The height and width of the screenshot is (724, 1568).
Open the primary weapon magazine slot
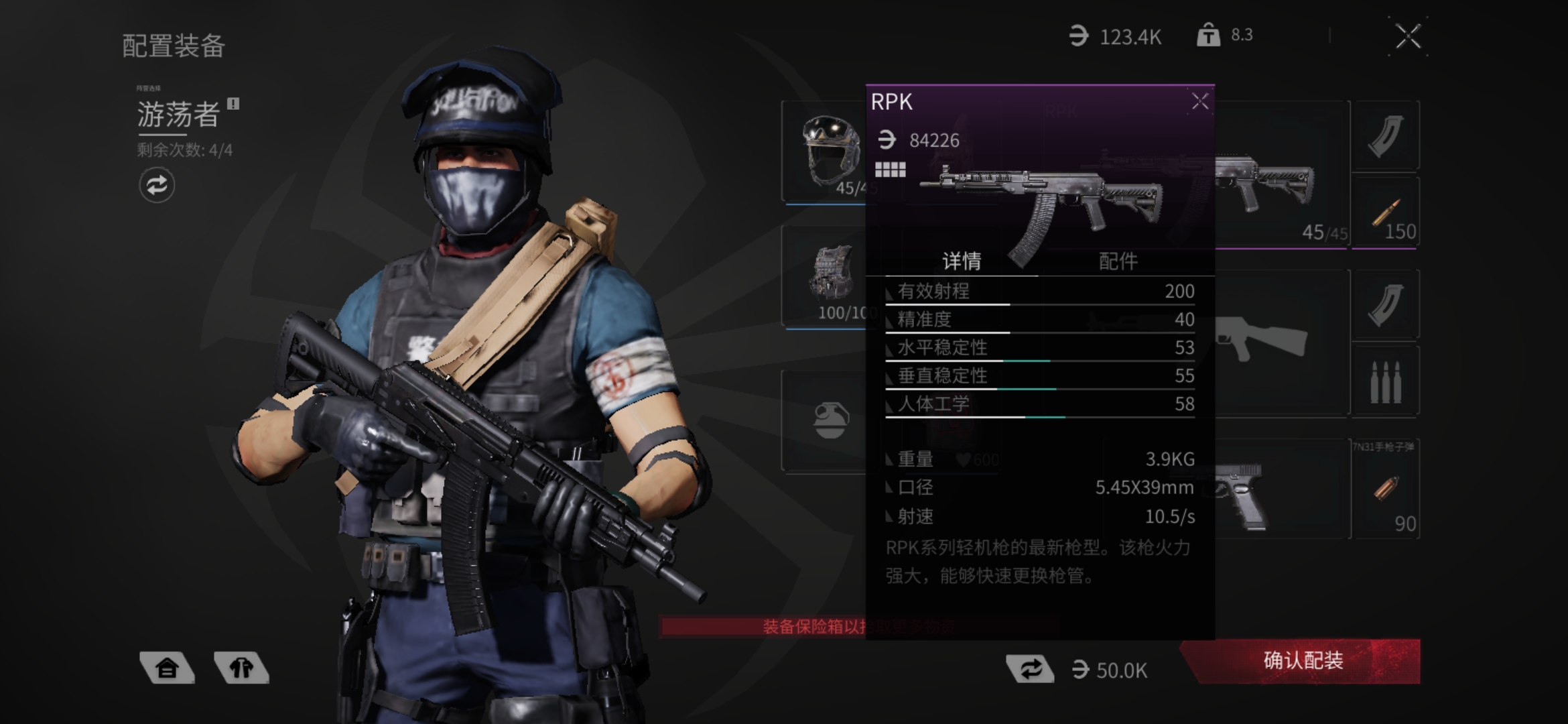click(1385, 136)
